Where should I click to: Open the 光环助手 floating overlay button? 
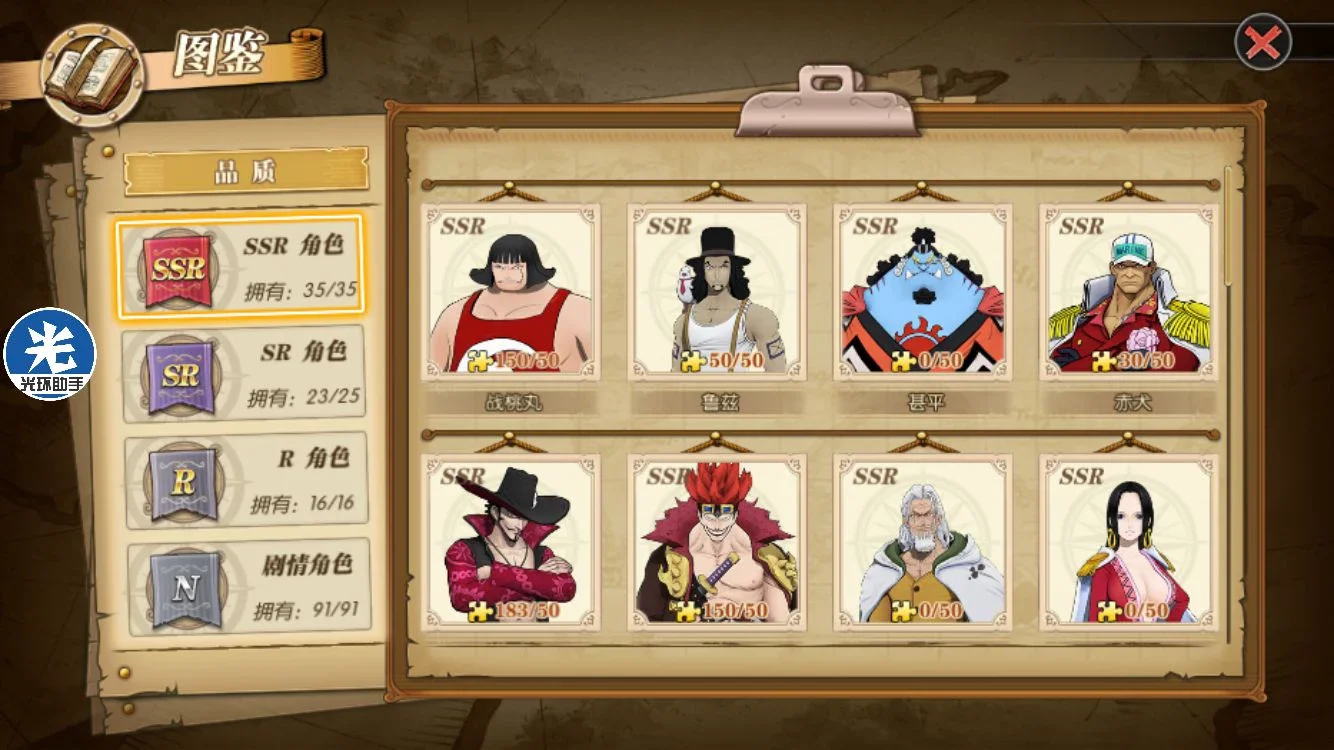(50, 354)
